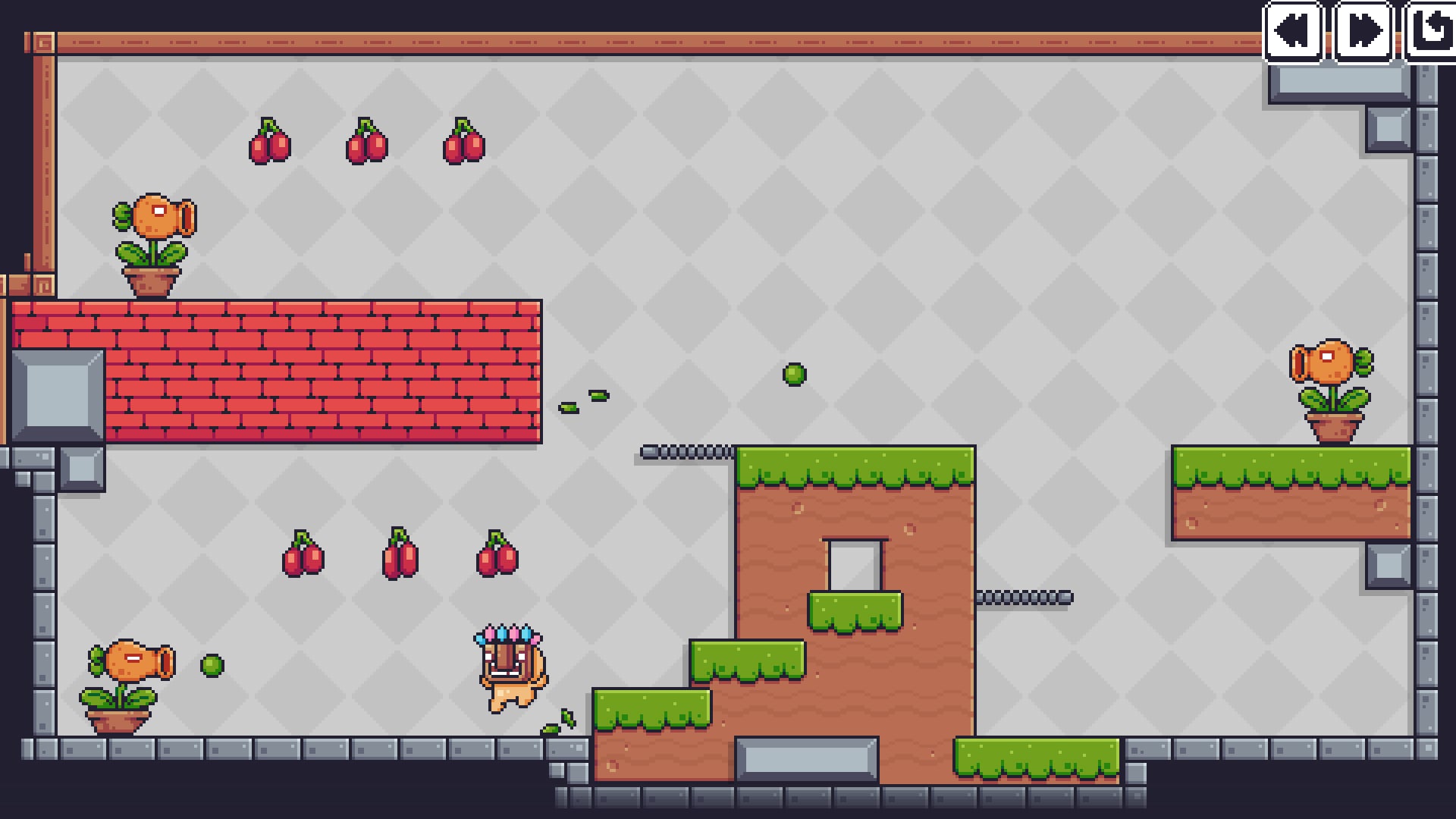Click the horizontal spring beside the tower
This screenshot has height=819, width=1456.
1024,598
